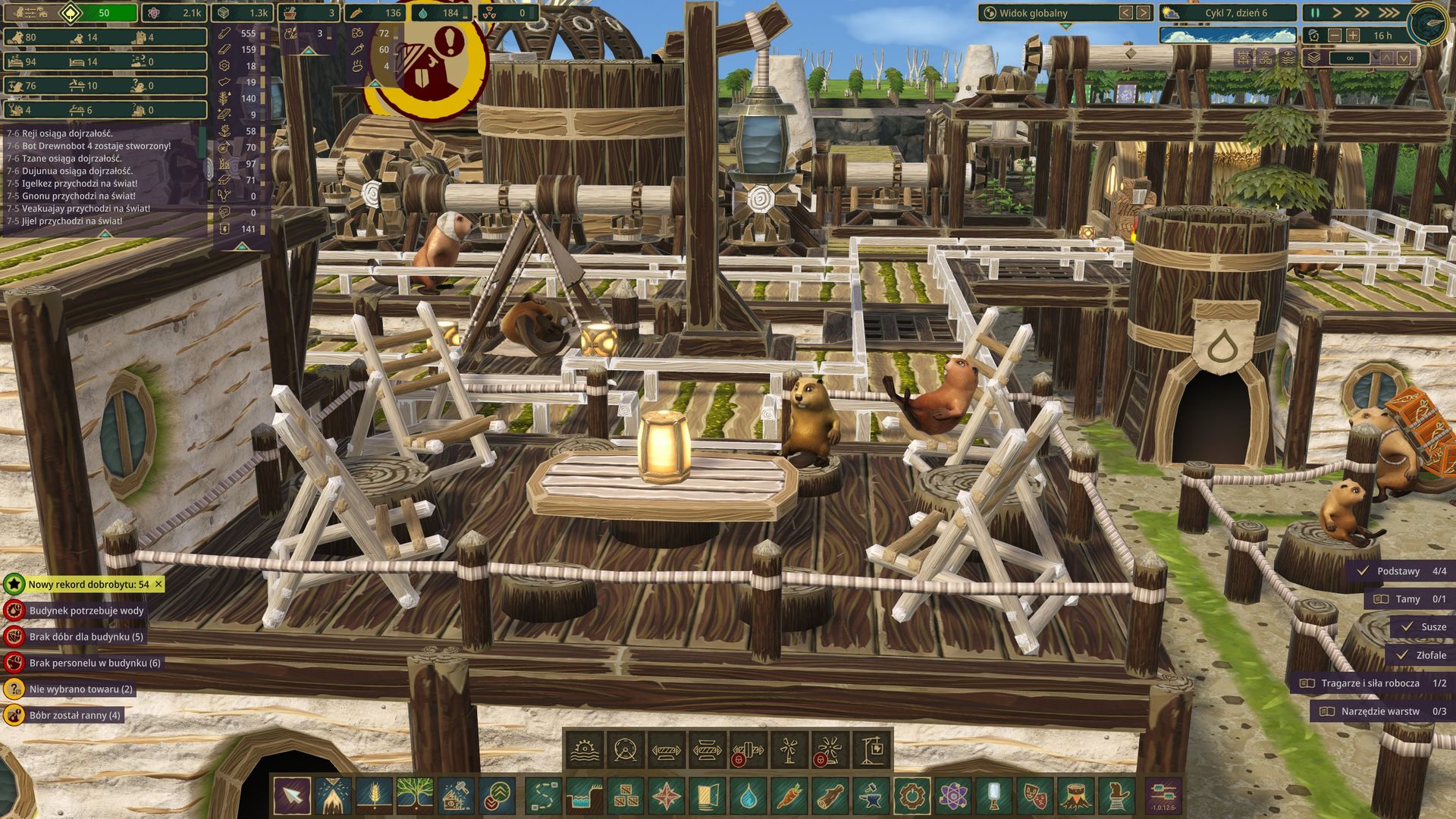This screenshot has height=819, width=1456.
Task: Open 'Narzędzie warstw' tutorial entry
Action: [x=1382, y=711]
